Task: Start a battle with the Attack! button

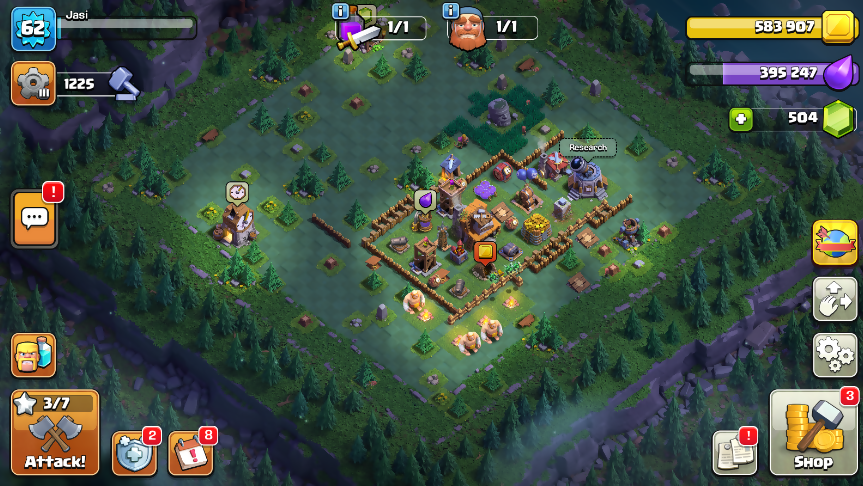Action: click(55, 432)
